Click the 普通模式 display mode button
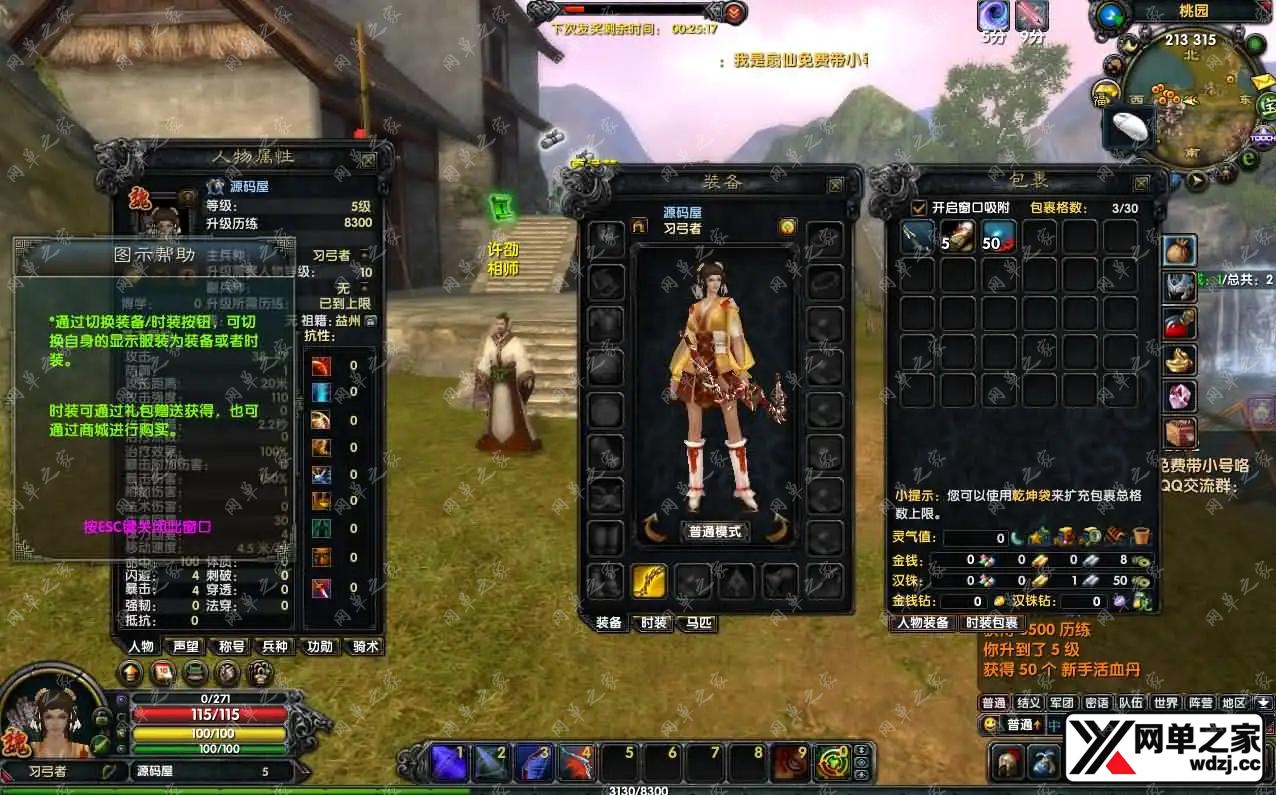This screenshot has width=1276, height=795. [715, 531]
